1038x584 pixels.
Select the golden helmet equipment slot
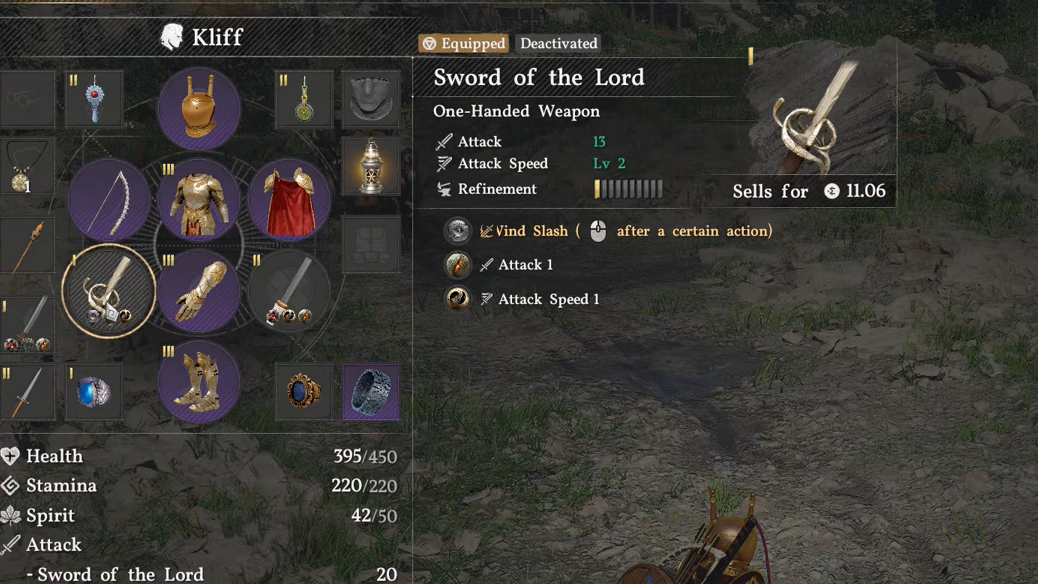coord(199,108)
